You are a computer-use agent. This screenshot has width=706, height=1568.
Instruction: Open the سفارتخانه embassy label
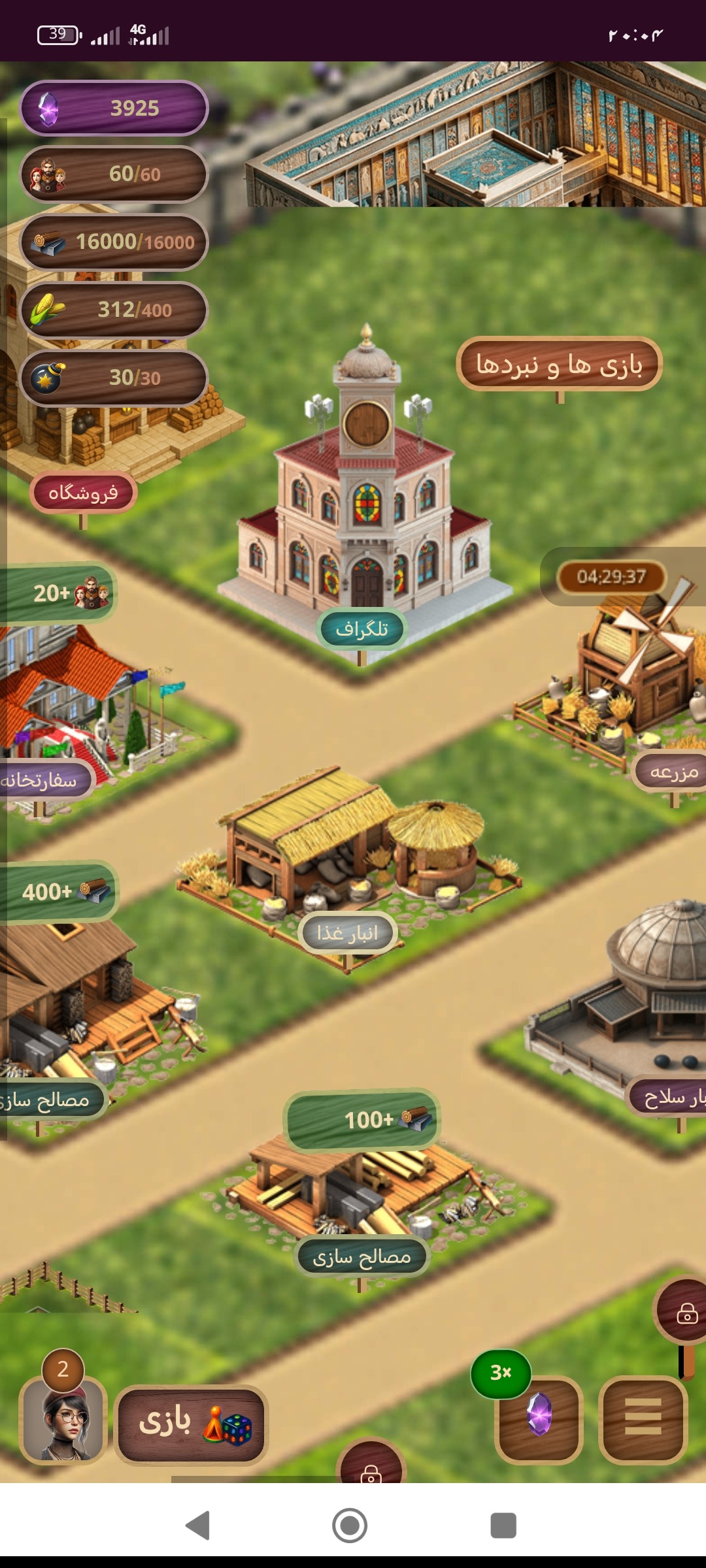coord(42,780)
